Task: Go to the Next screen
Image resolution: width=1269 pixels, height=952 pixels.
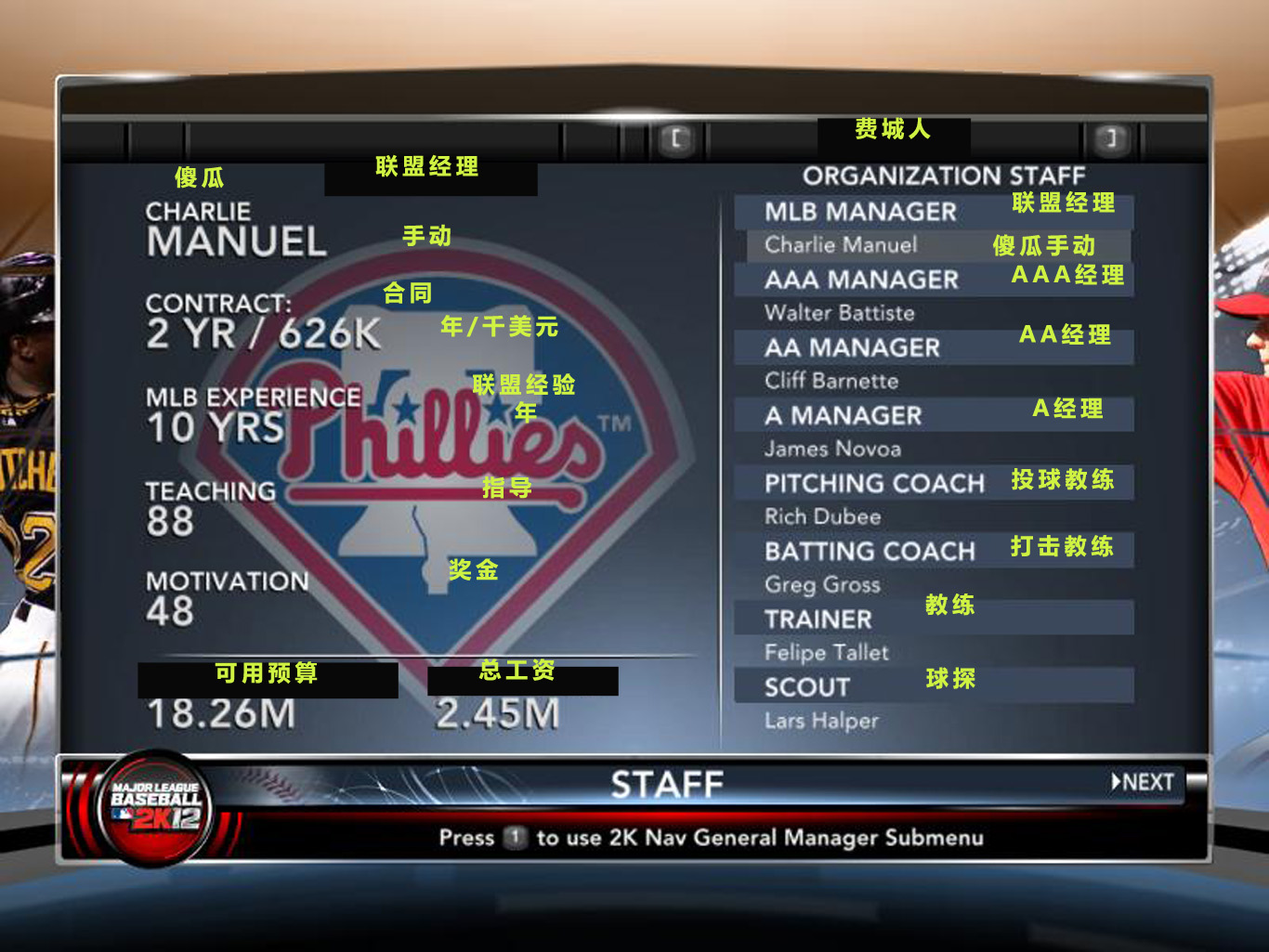Action: (1144, 783)
